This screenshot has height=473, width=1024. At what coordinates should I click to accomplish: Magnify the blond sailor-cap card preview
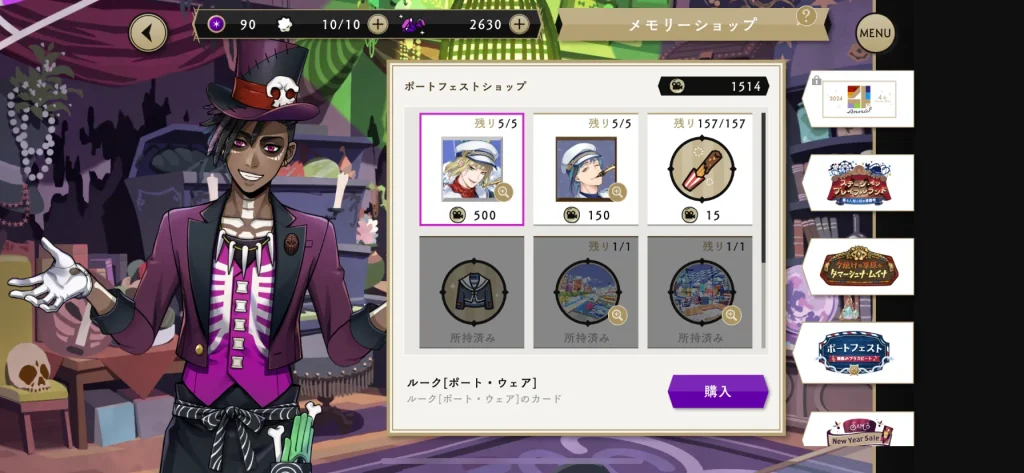pos(504,191)
